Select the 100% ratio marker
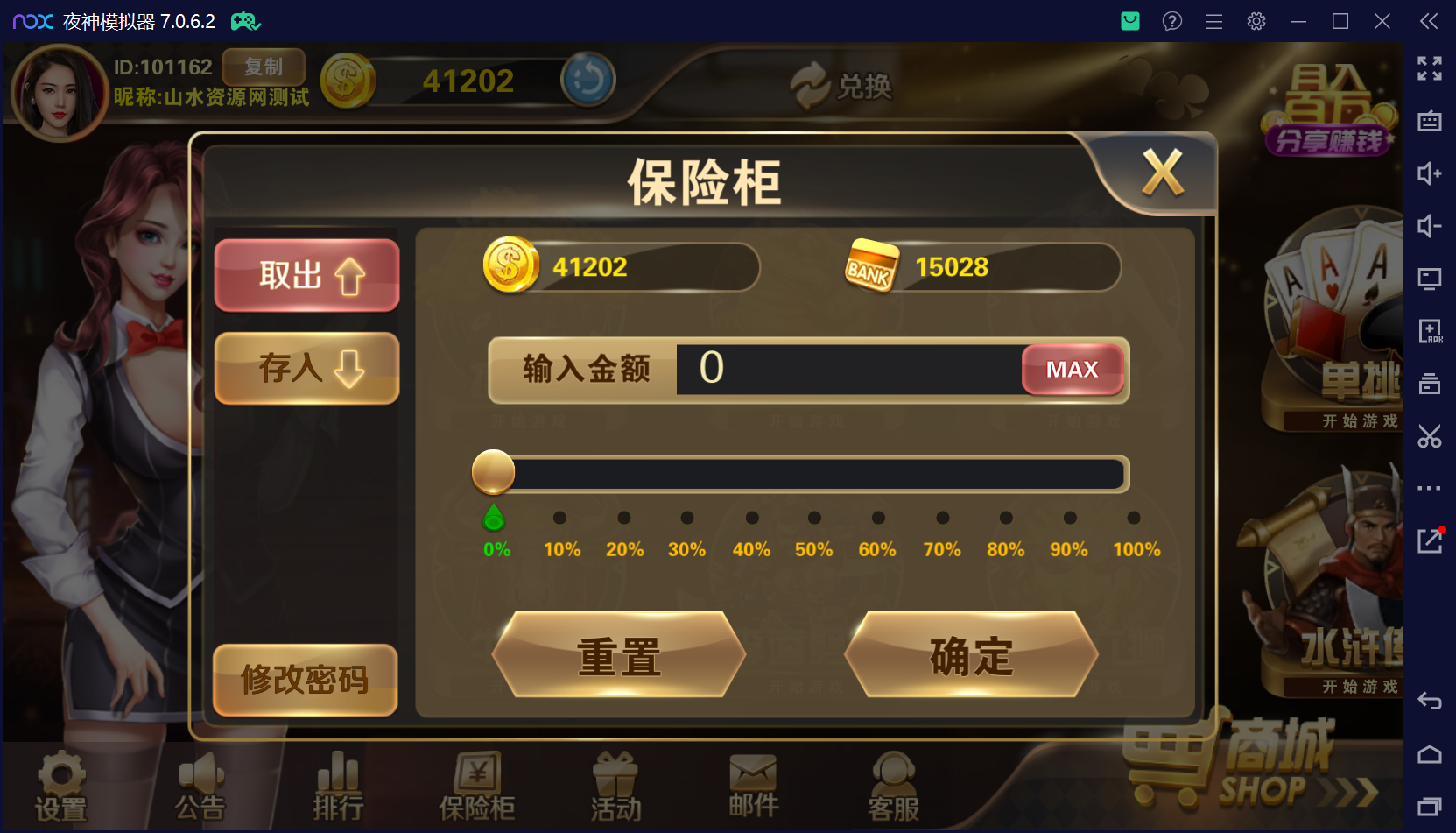 click(x=1134, y=518)
